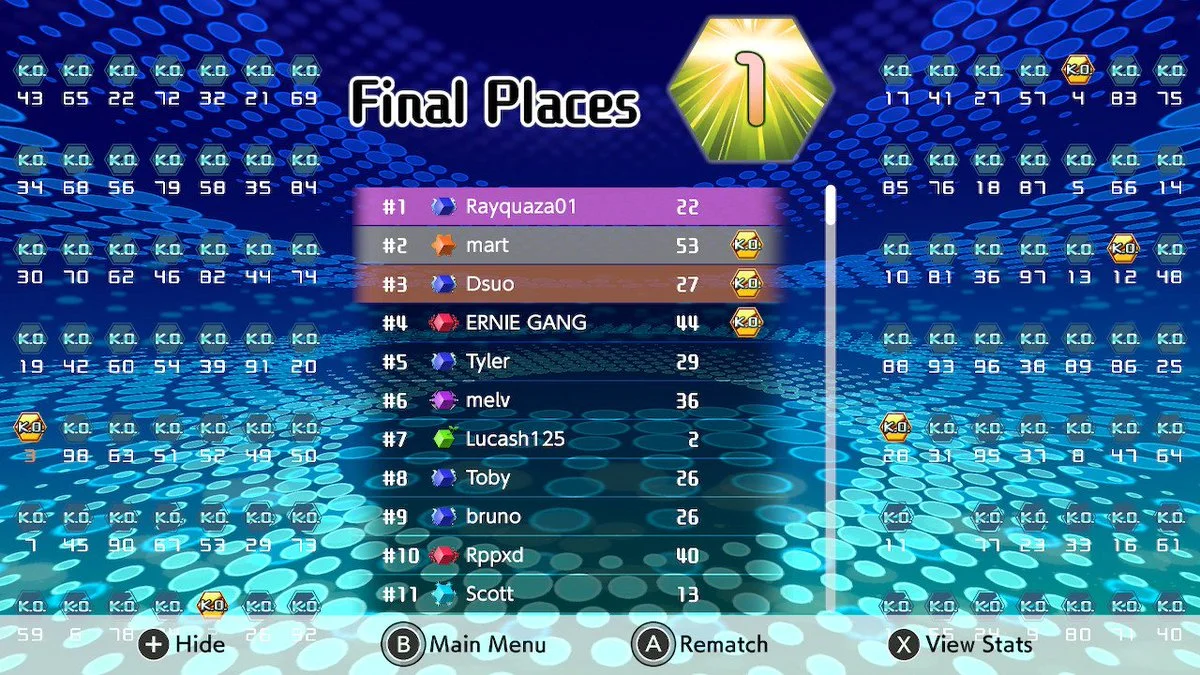Screen dimensions: 1200x675
Task: Pick the ERNIE GANG row
Action: [567, 322]
